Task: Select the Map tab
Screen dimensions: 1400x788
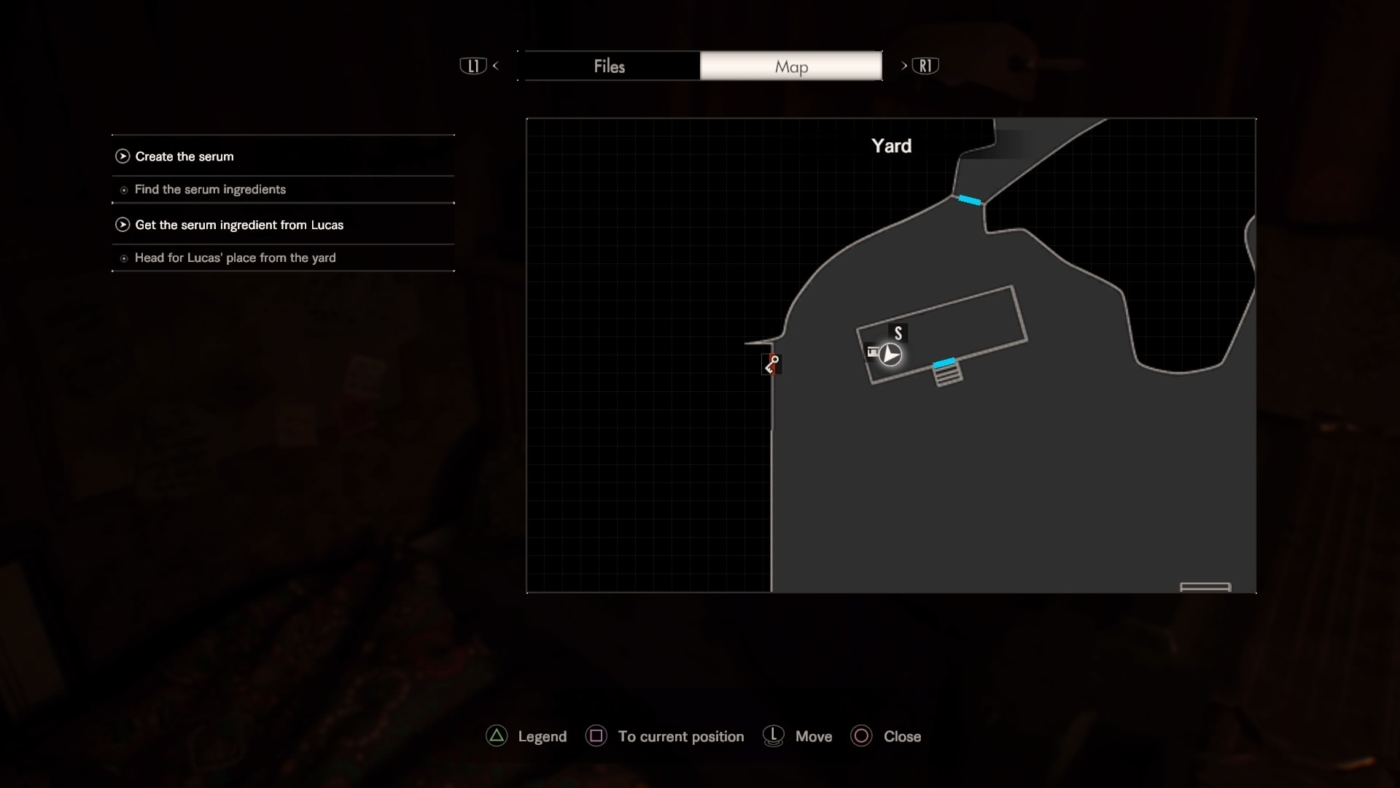Action: [791, 67]
